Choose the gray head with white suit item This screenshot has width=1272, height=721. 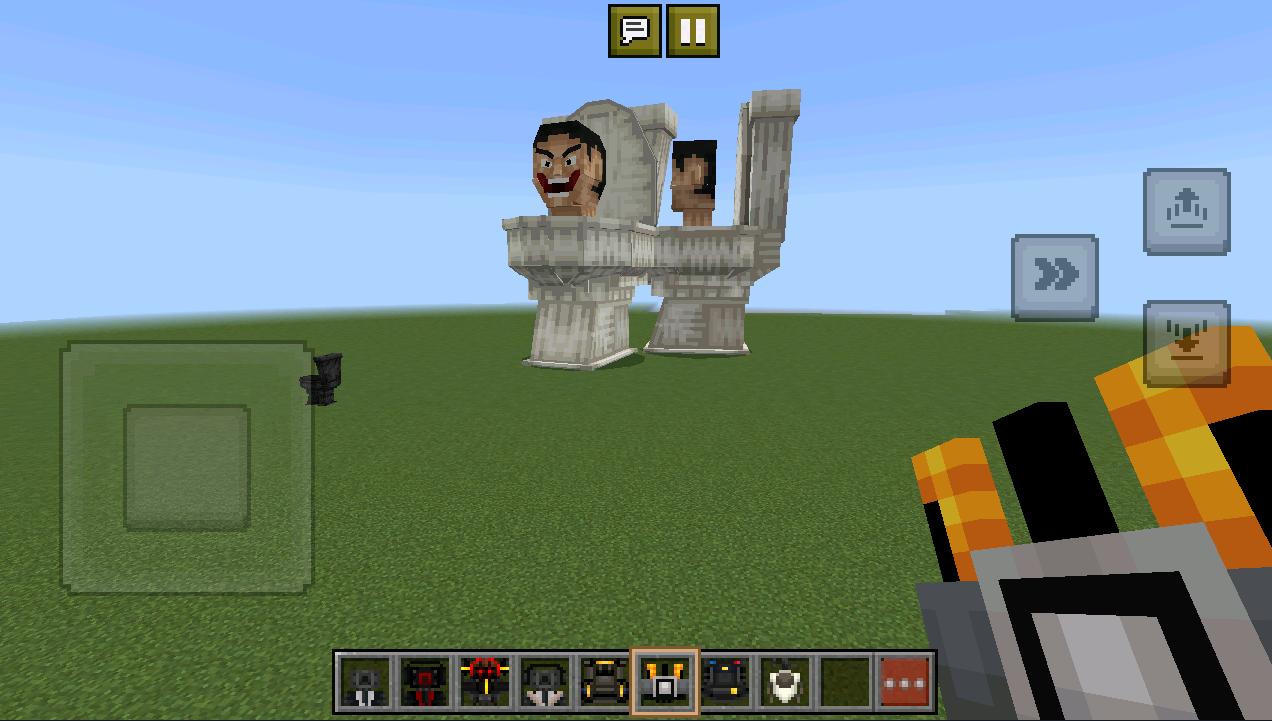(545, 683)
